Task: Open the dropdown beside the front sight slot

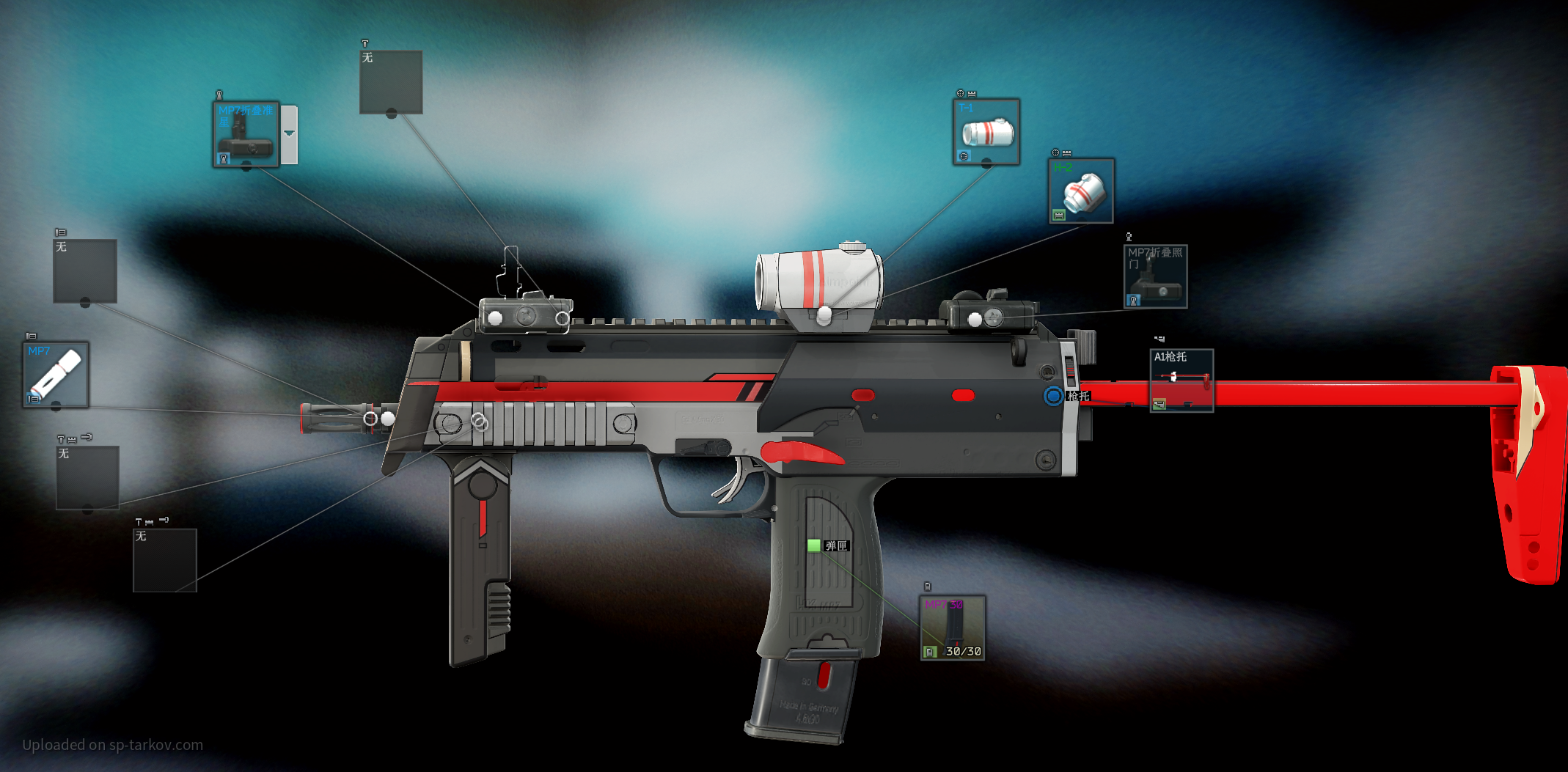Action: tap(290, 134)
